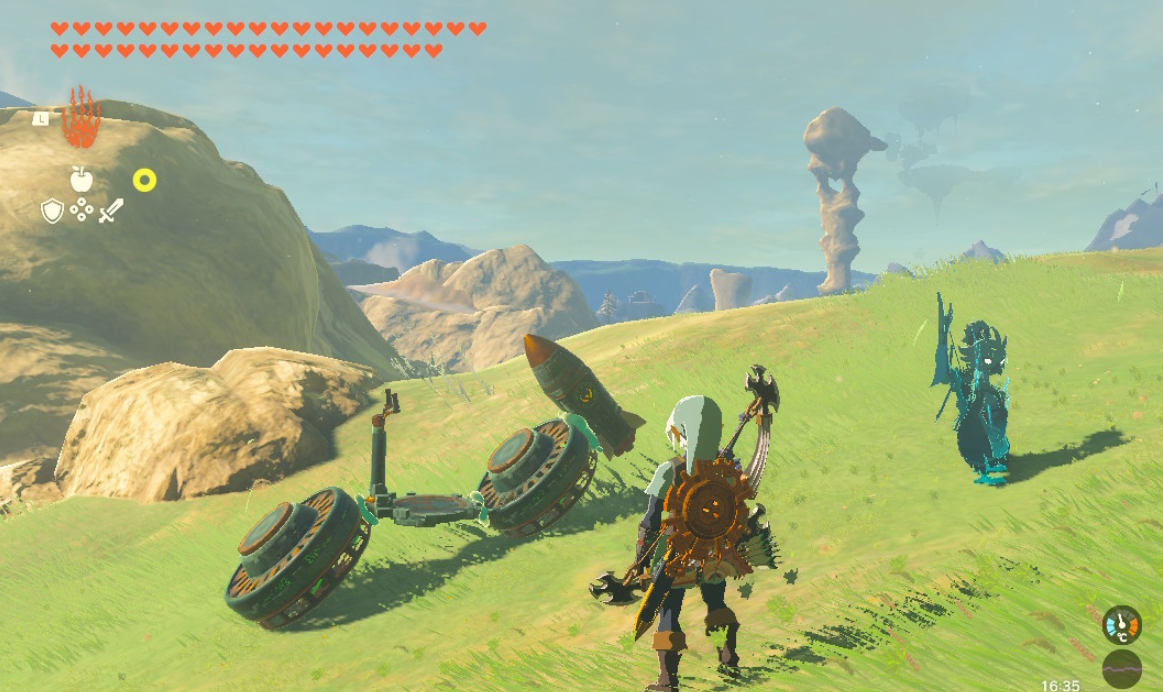Viewport: 1163px width, 692px height.
Task: Open the apple quick-item shortcut
Action: [x=81, y=180]
